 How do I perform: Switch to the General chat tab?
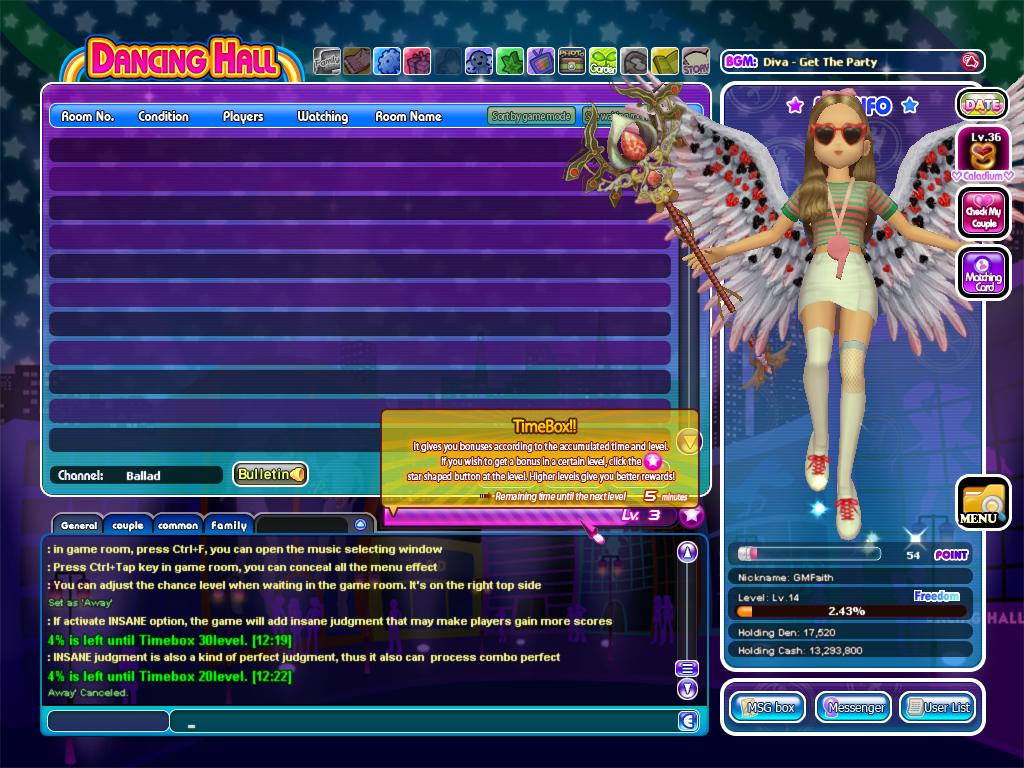78,525
